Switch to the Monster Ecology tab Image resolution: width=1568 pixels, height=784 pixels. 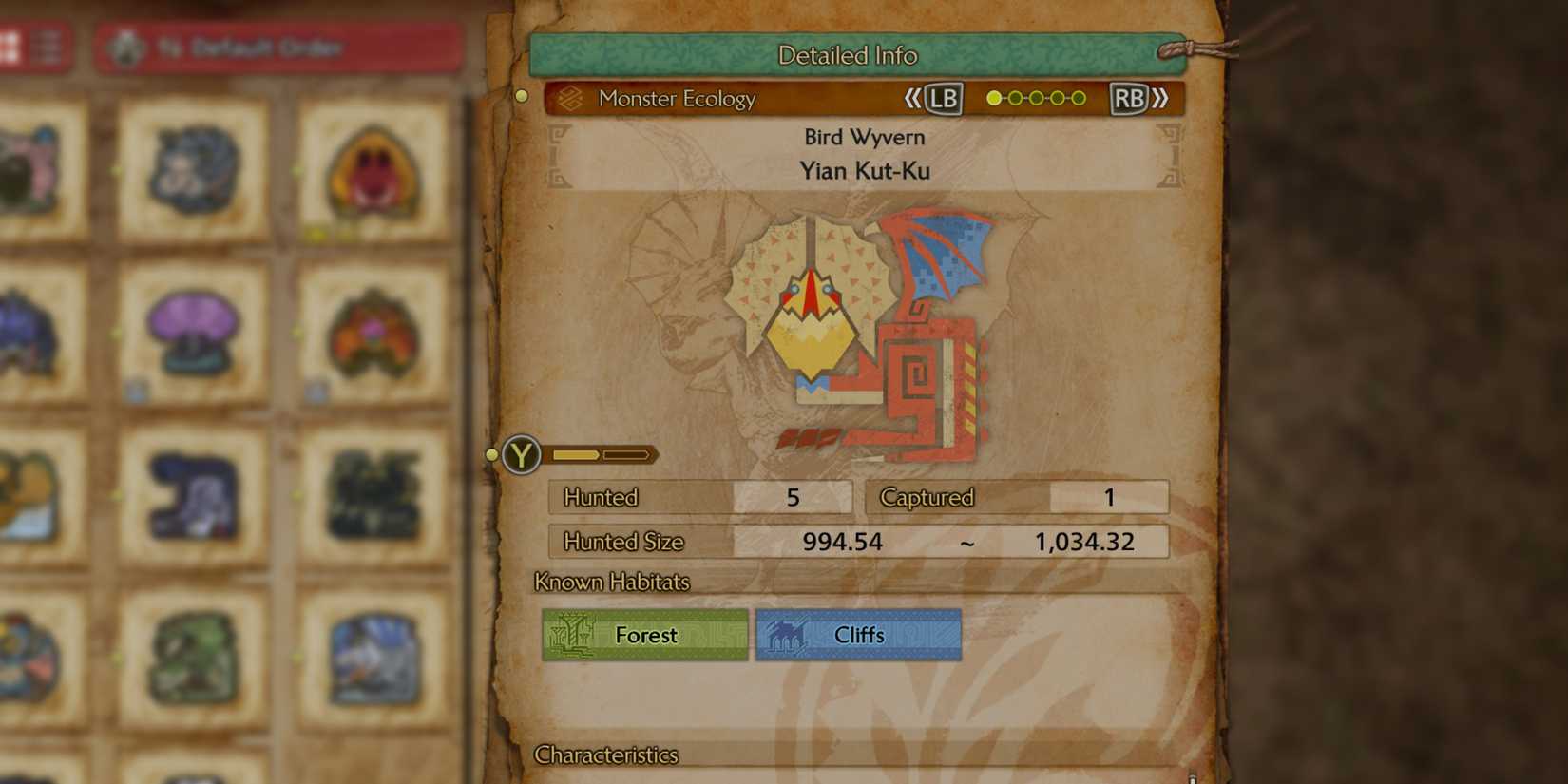click(677, 98)
